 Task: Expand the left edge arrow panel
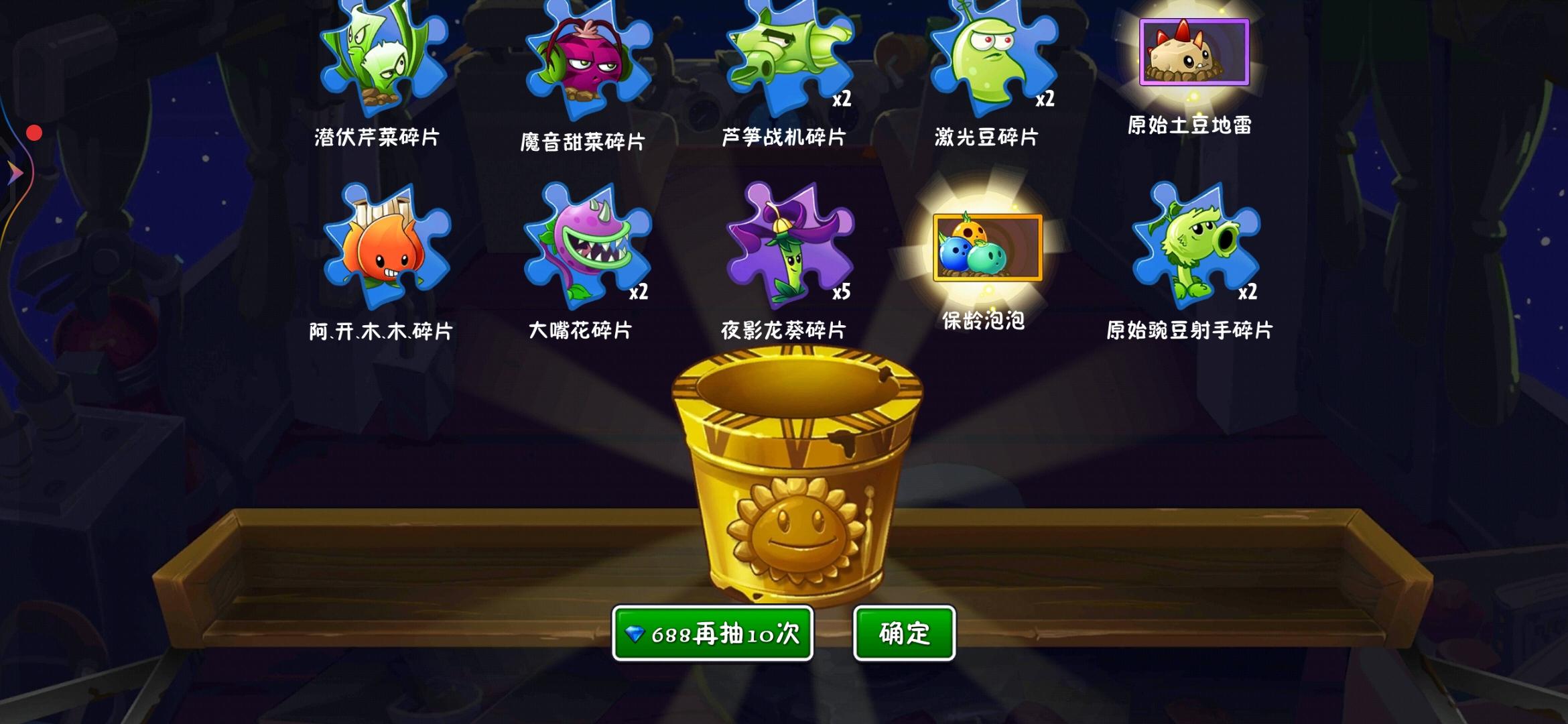13,173
